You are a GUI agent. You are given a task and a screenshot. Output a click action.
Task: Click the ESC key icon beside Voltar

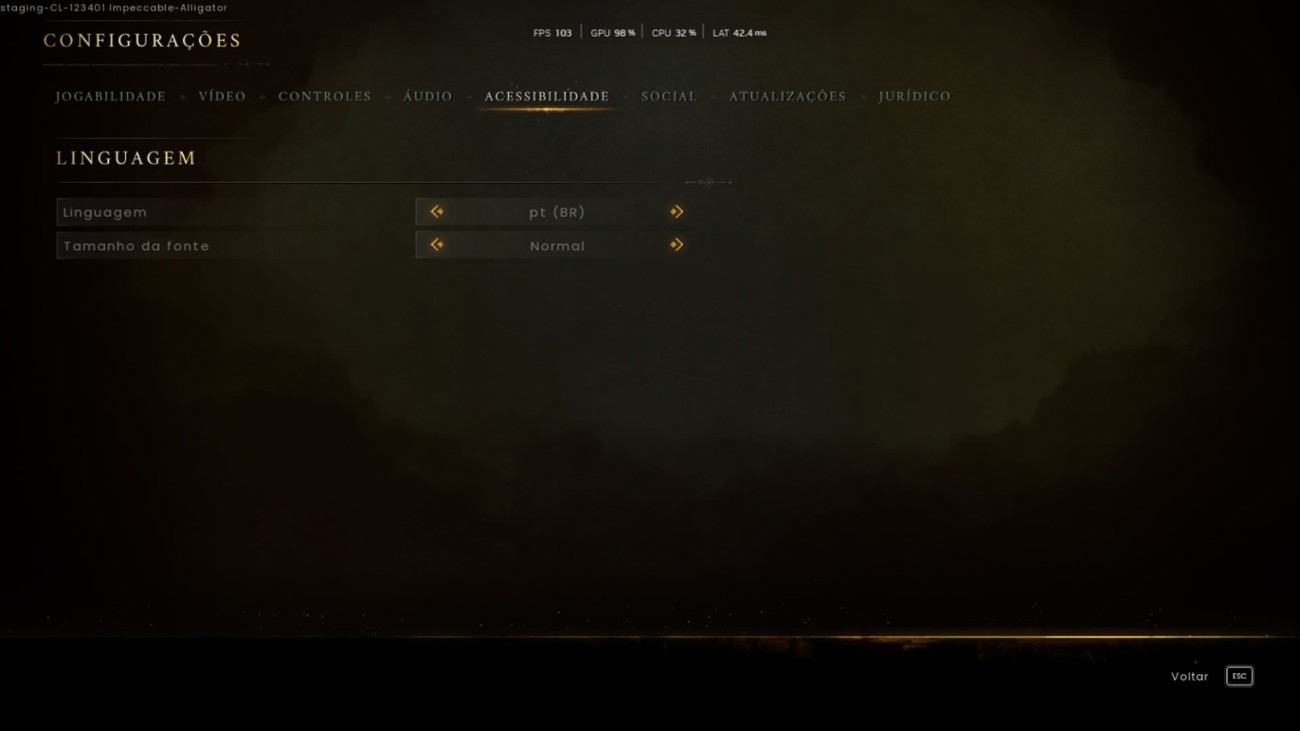(1238, 676)
